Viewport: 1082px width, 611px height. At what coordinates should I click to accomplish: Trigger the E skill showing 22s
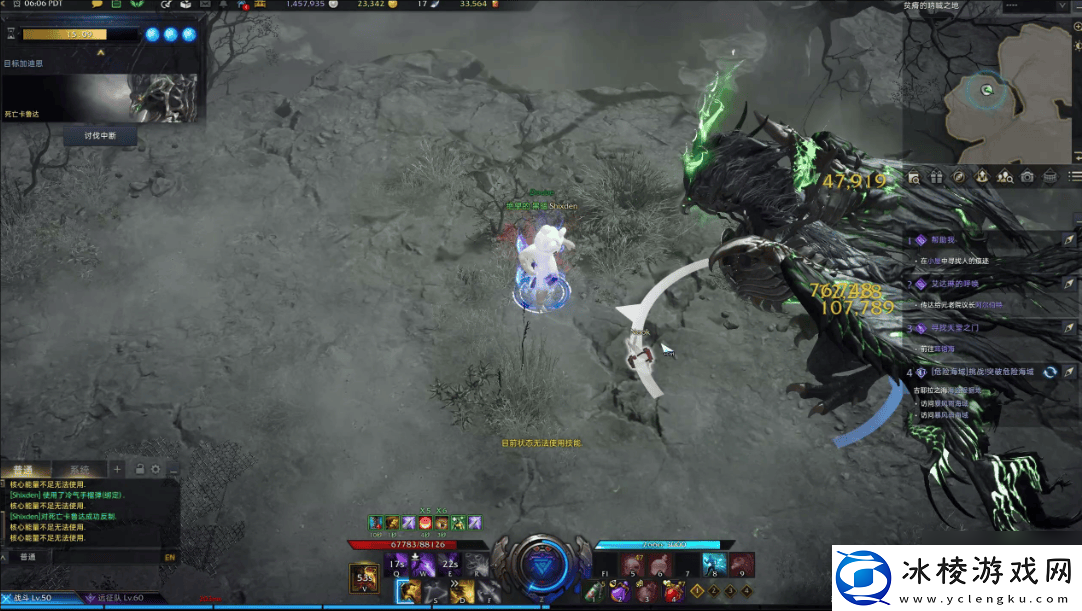coord(450,565)
